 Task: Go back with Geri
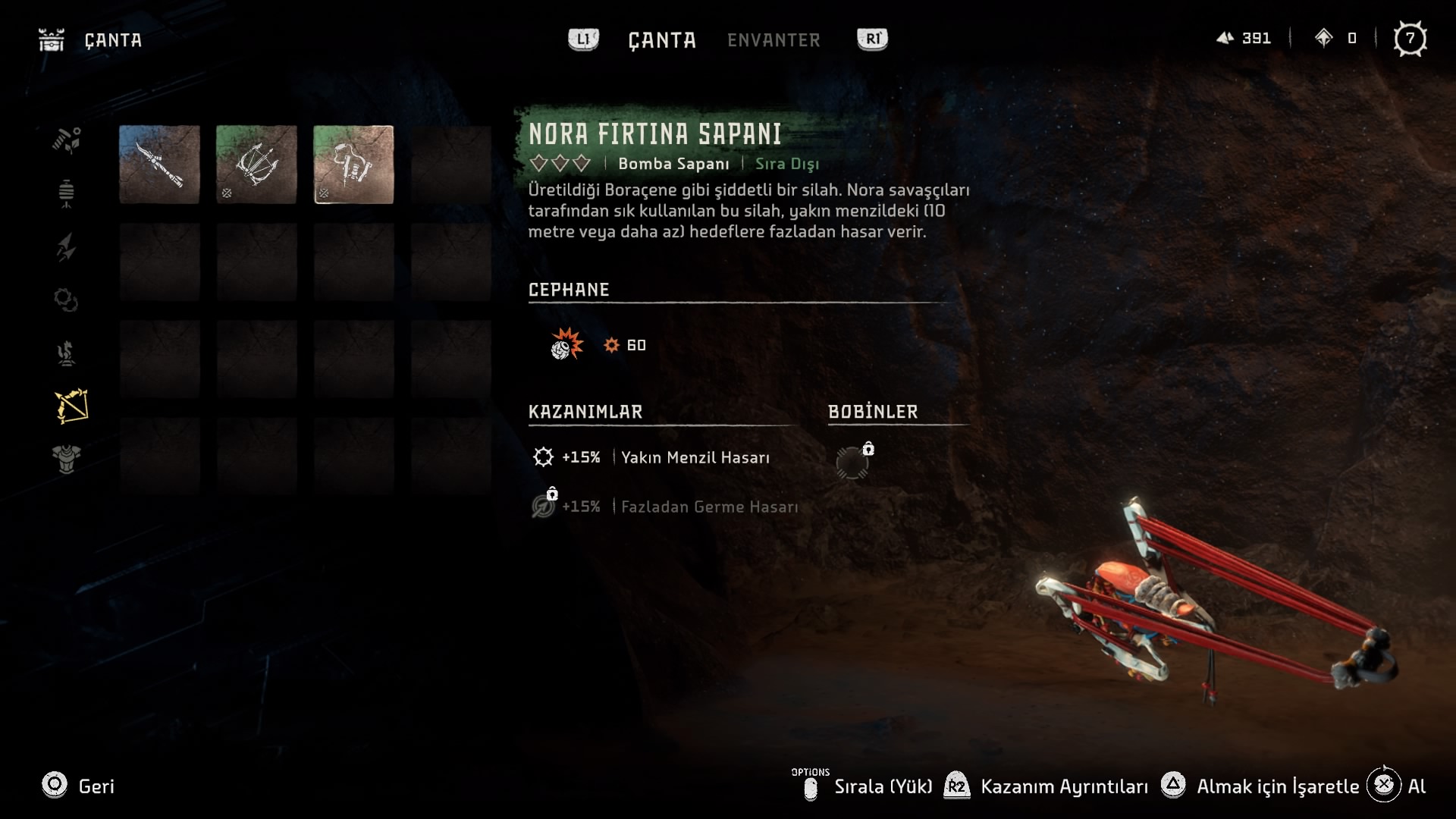78,786
